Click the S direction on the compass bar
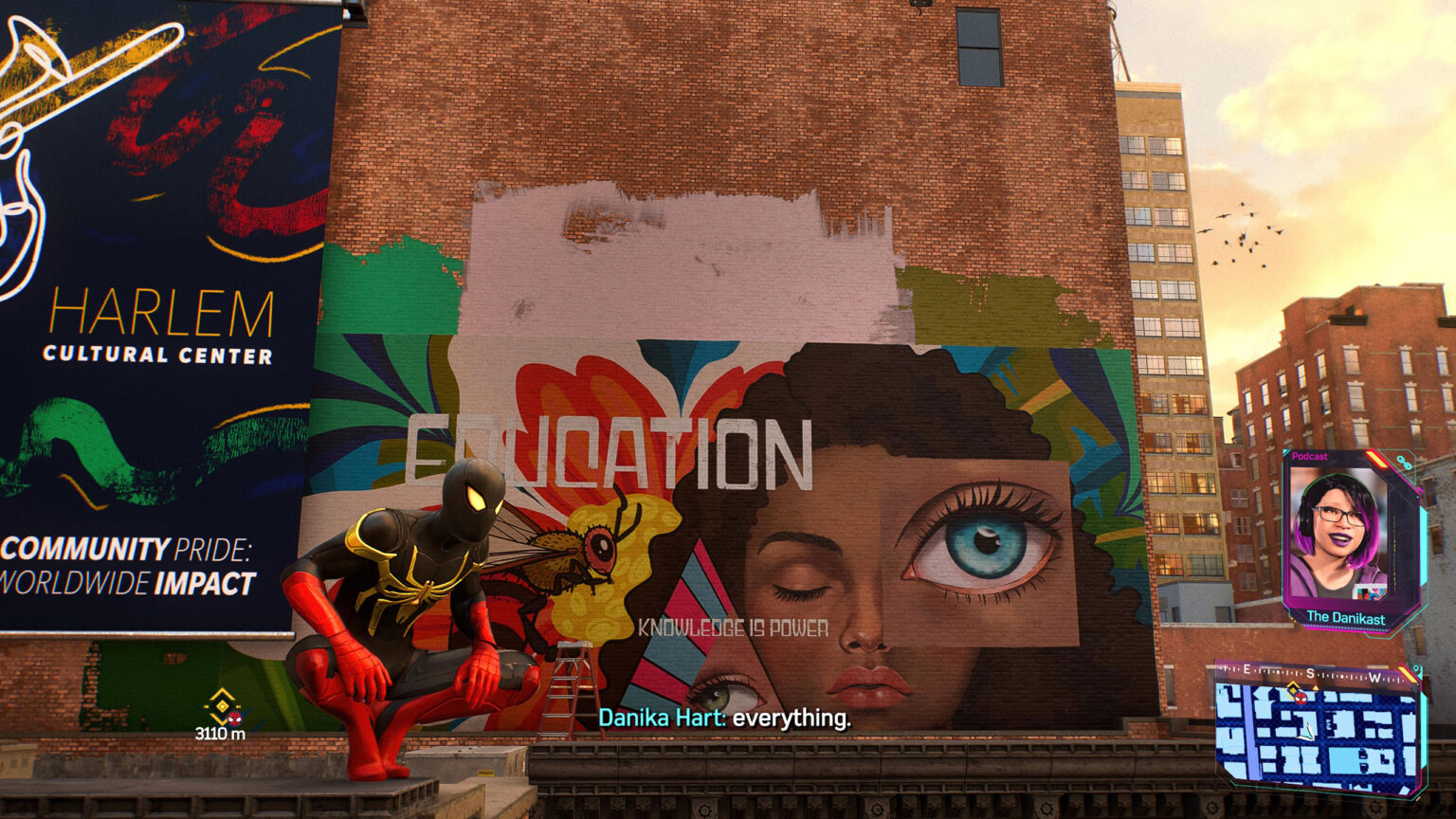This screenshot has width=1456, height=819. coord(1310,674)
